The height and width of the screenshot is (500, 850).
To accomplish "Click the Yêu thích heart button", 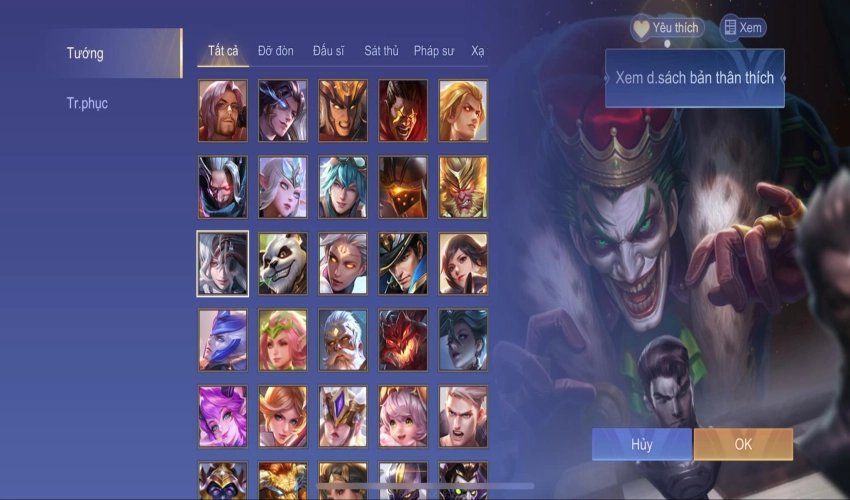I will pos(667,28).
